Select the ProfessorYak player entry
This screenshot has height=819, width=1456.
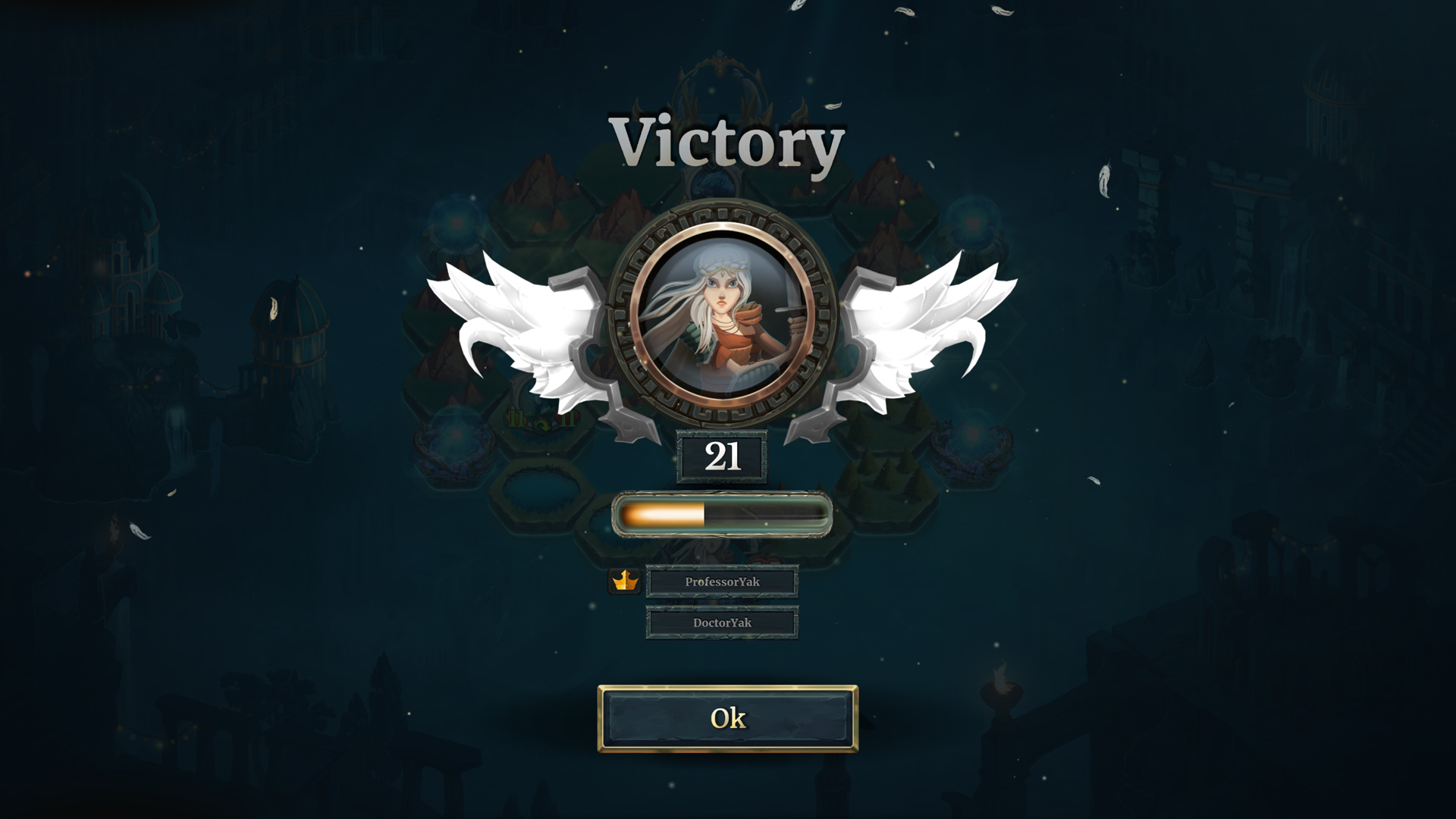click(721, 582)
